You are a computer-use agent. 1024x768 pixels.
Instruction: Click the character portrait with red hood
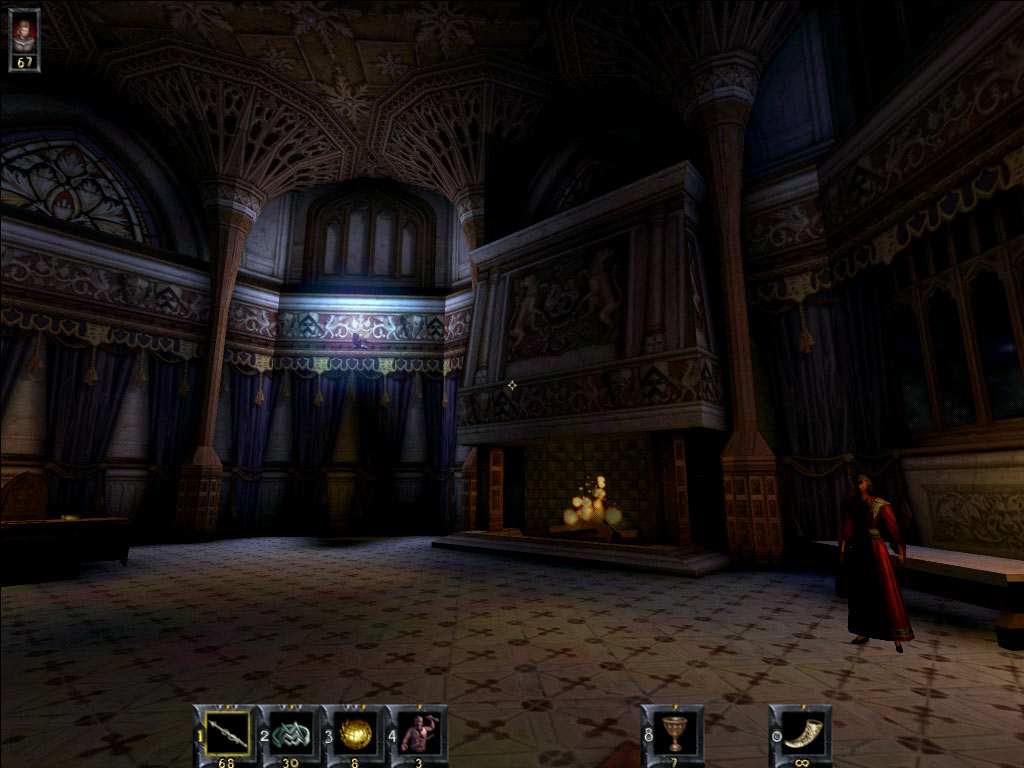24,33
